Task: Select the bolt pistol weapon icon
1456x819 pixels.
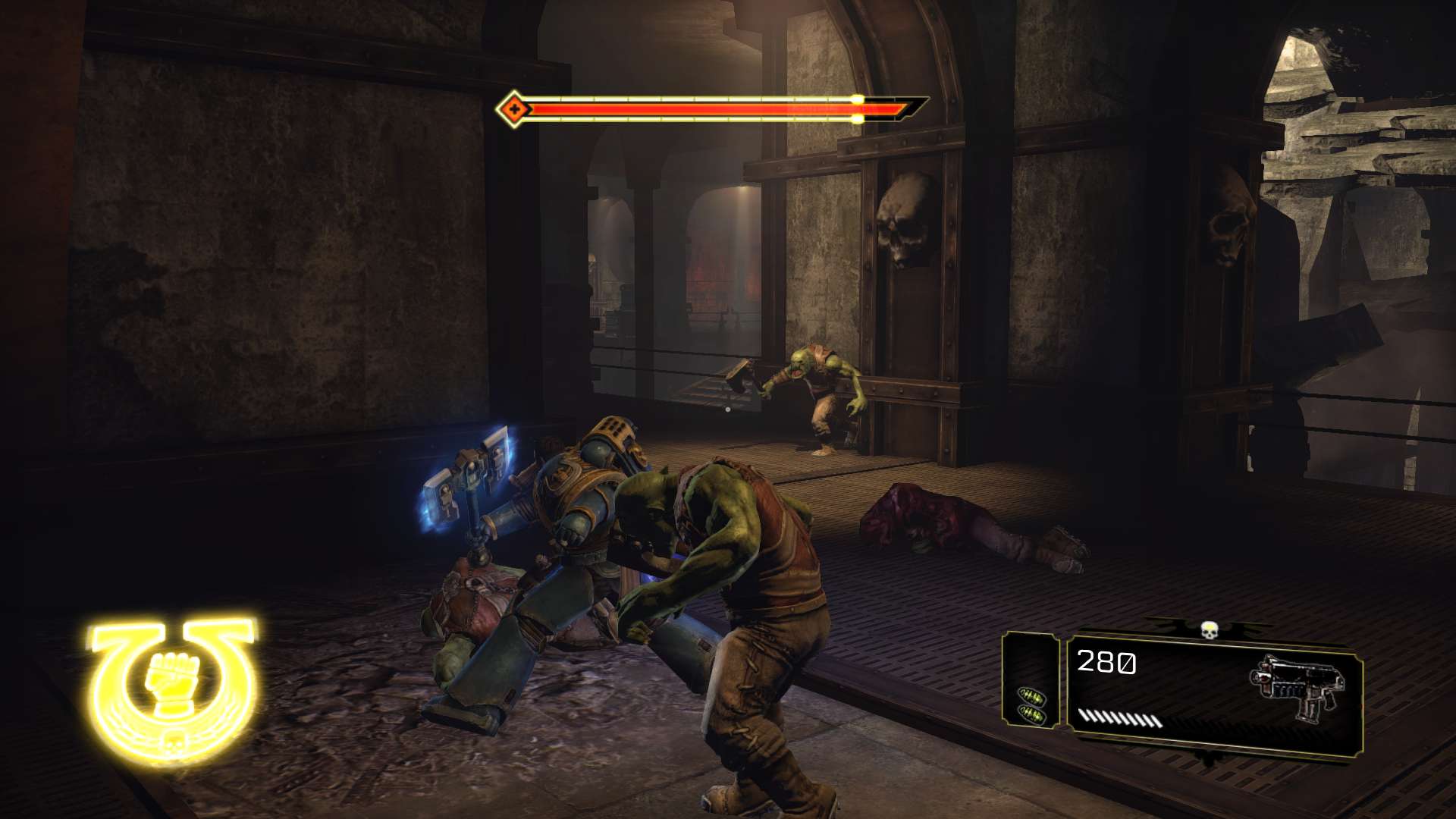Action: pyautogui.click(x=1298, y=688)
